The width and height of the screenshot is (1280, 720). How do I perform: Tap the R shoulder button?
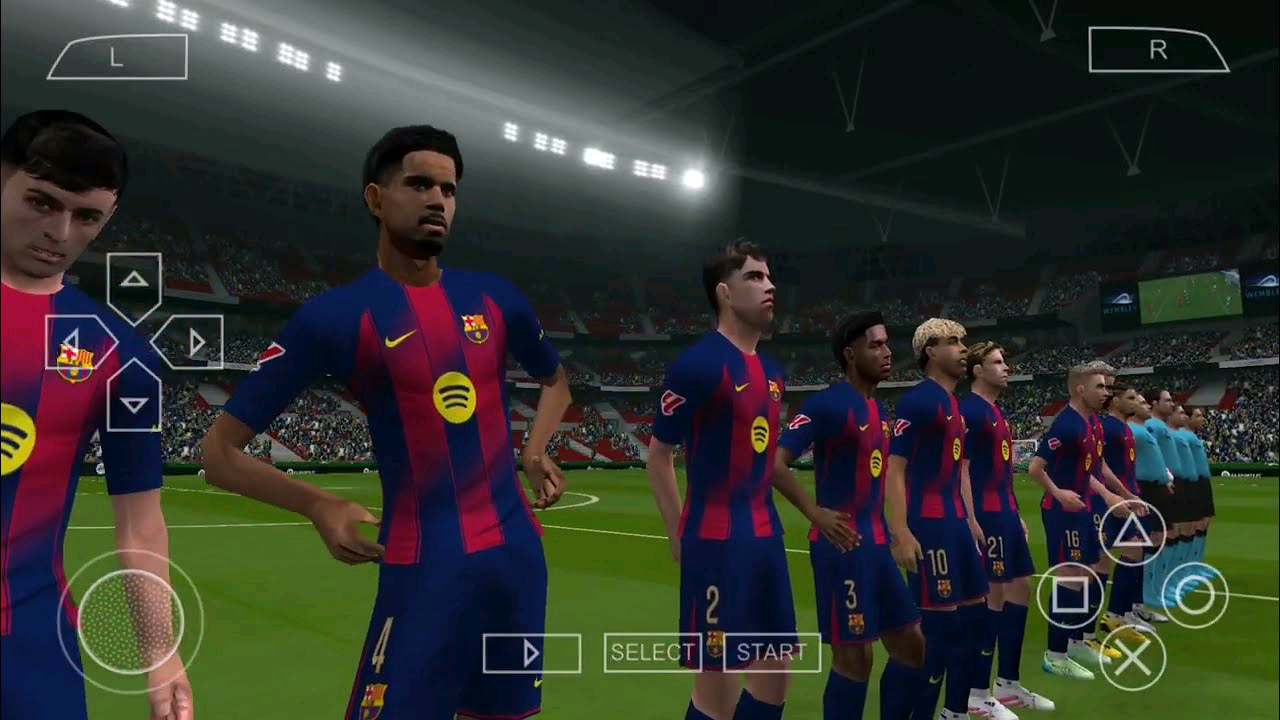click(x=1157, y=50)
